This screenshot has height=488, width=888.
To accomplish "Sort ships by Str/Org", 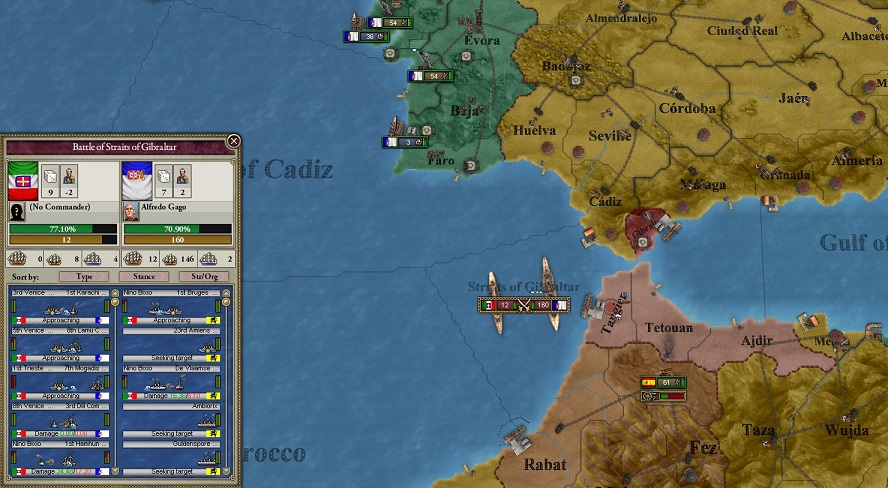I will [x=203, y=276].
